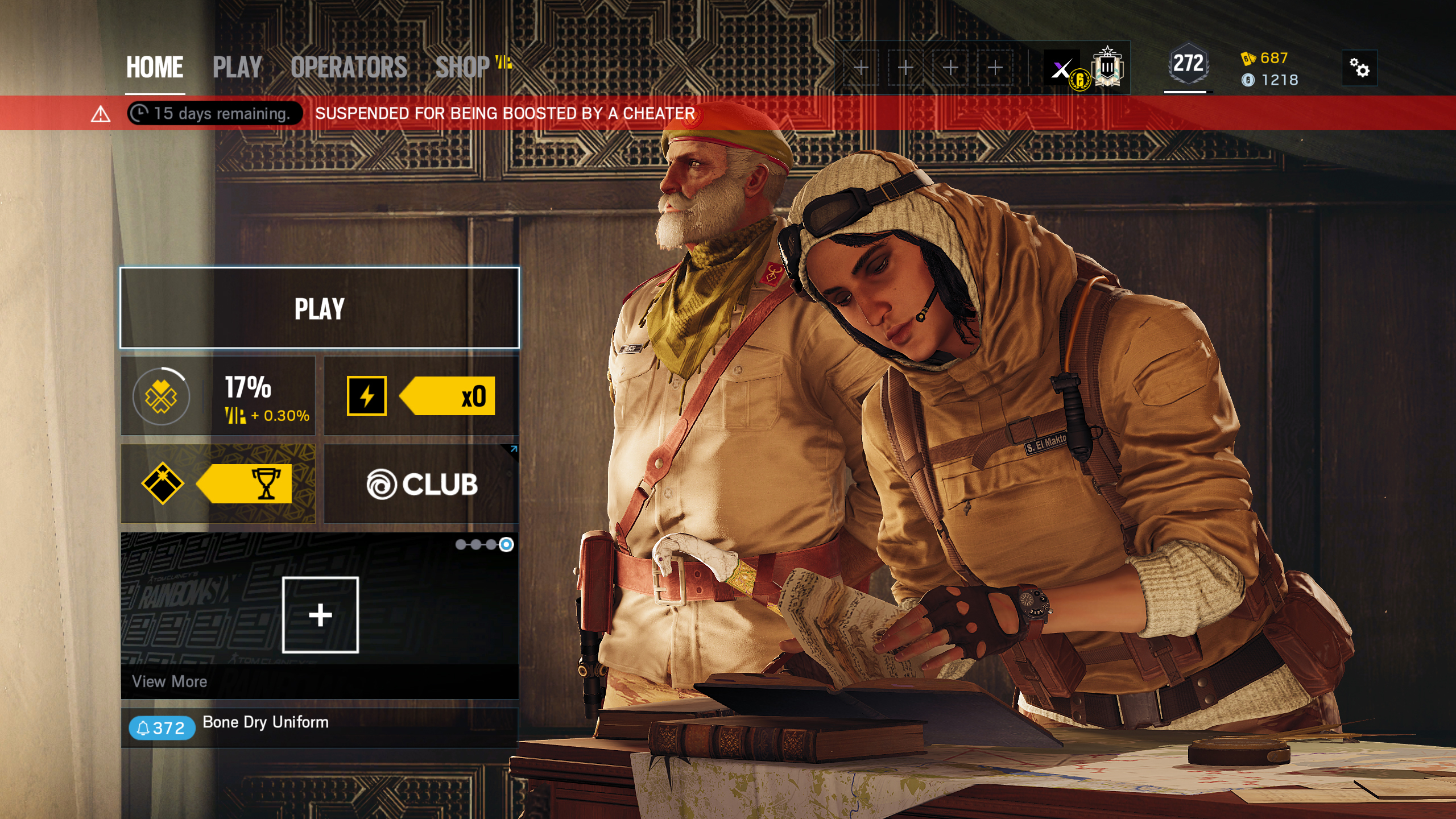The width and height of the screenshot is (1456, 819).
Task: Launch the Ubisoft CLUB panel
Action: [421, 484]
